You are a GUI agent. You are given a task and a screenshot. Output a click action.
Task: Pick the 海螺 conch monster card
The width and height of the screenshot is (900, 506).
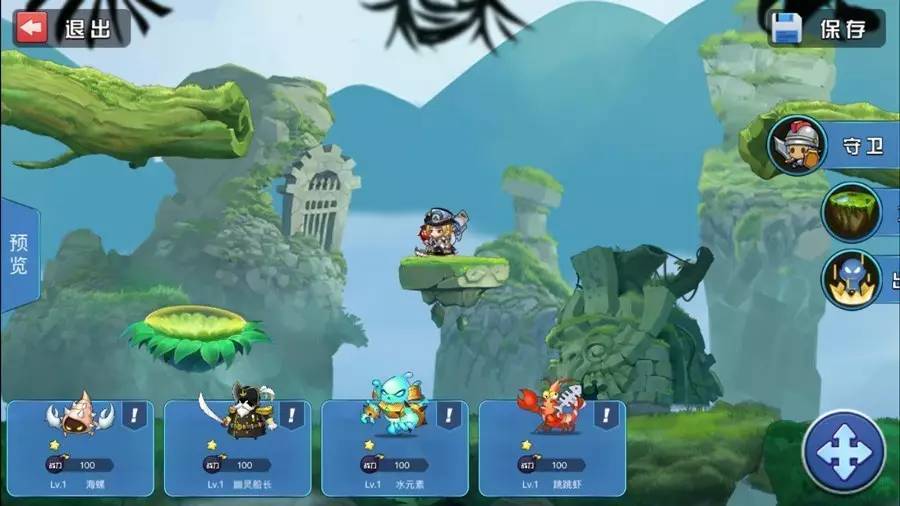point(80,447)
